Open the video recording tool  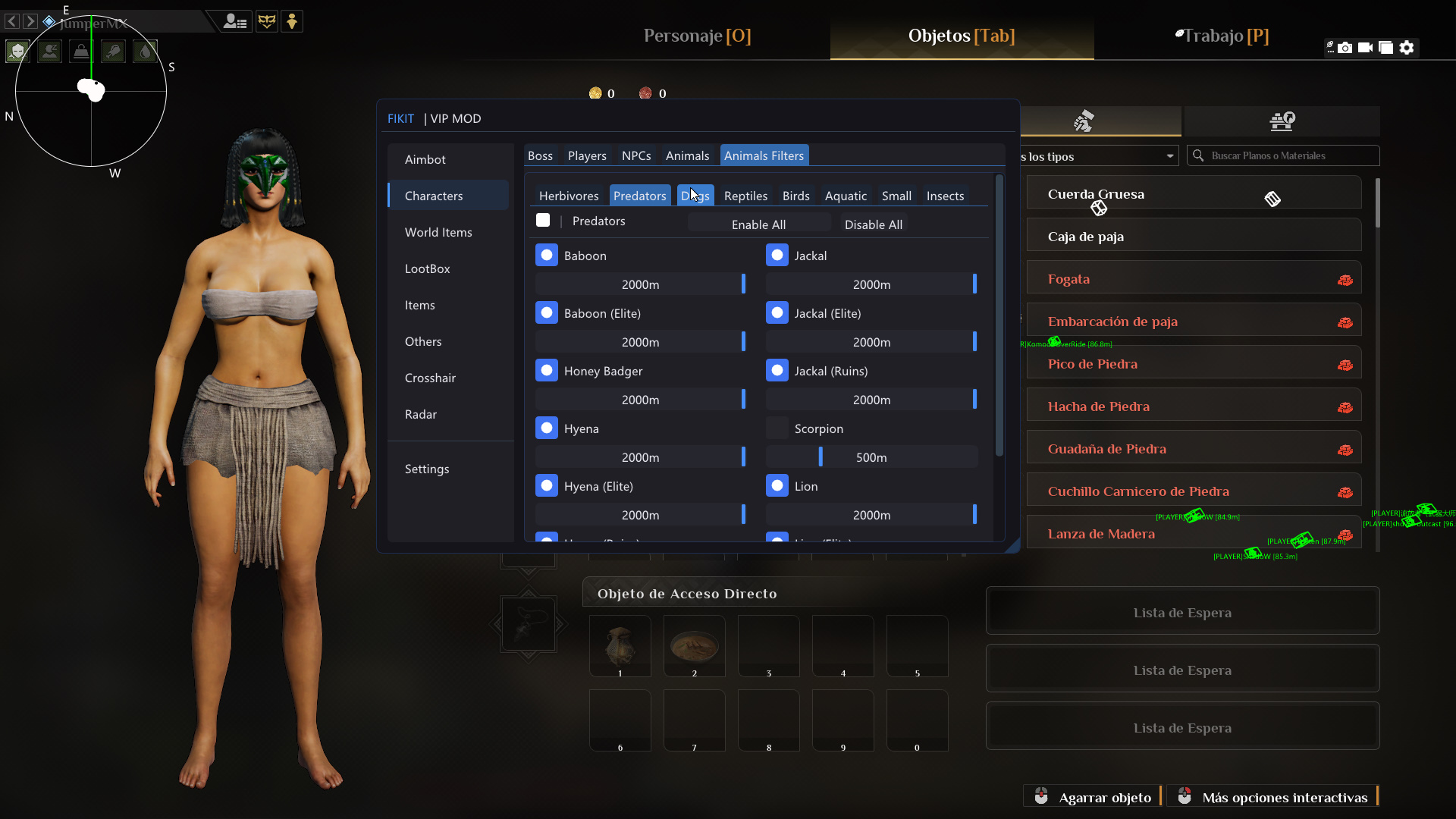1366,47
